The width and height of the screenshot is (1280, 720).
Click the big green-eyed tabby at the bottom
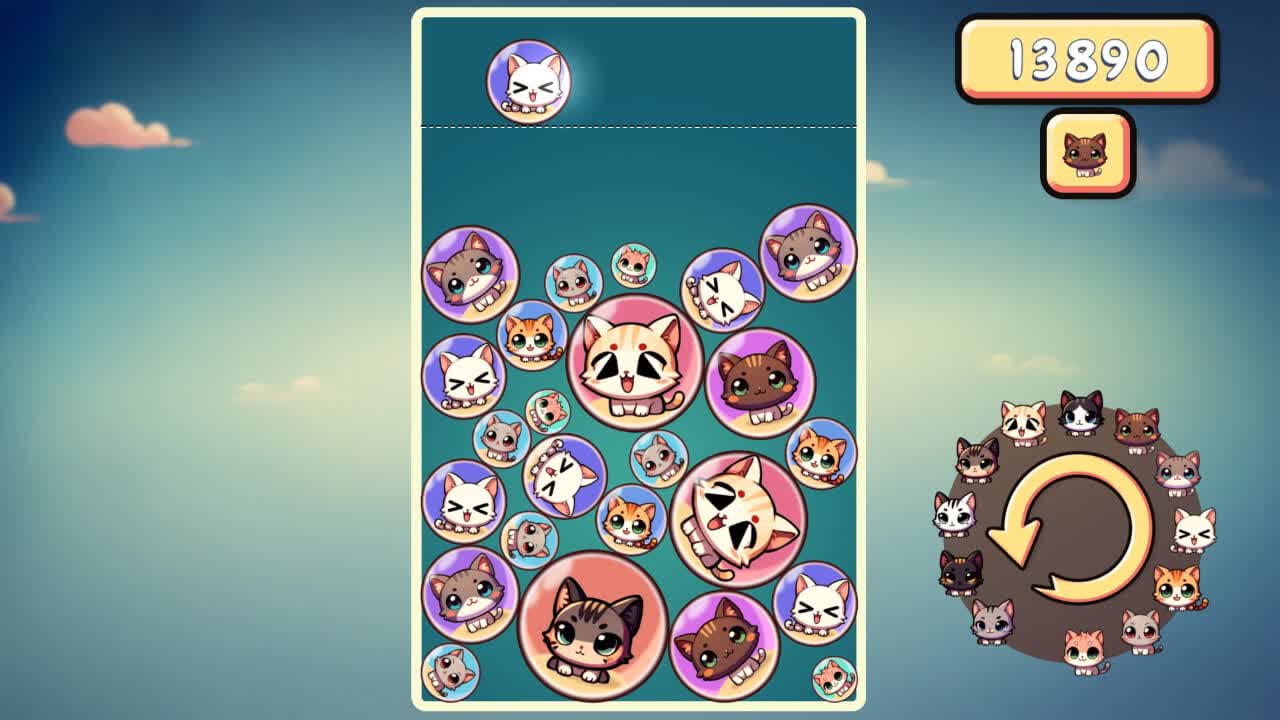pyautogui.click(x=590, y=627)
